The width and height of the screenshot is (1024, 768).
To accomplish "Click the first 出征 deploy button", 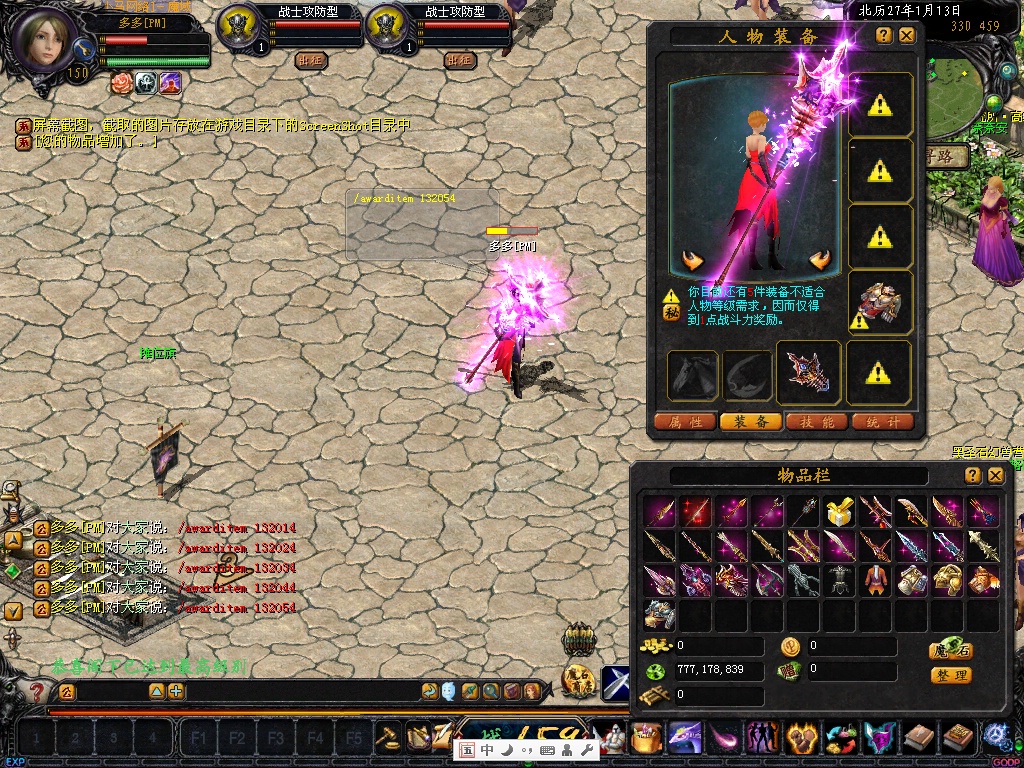I will [x=312, y=60].
